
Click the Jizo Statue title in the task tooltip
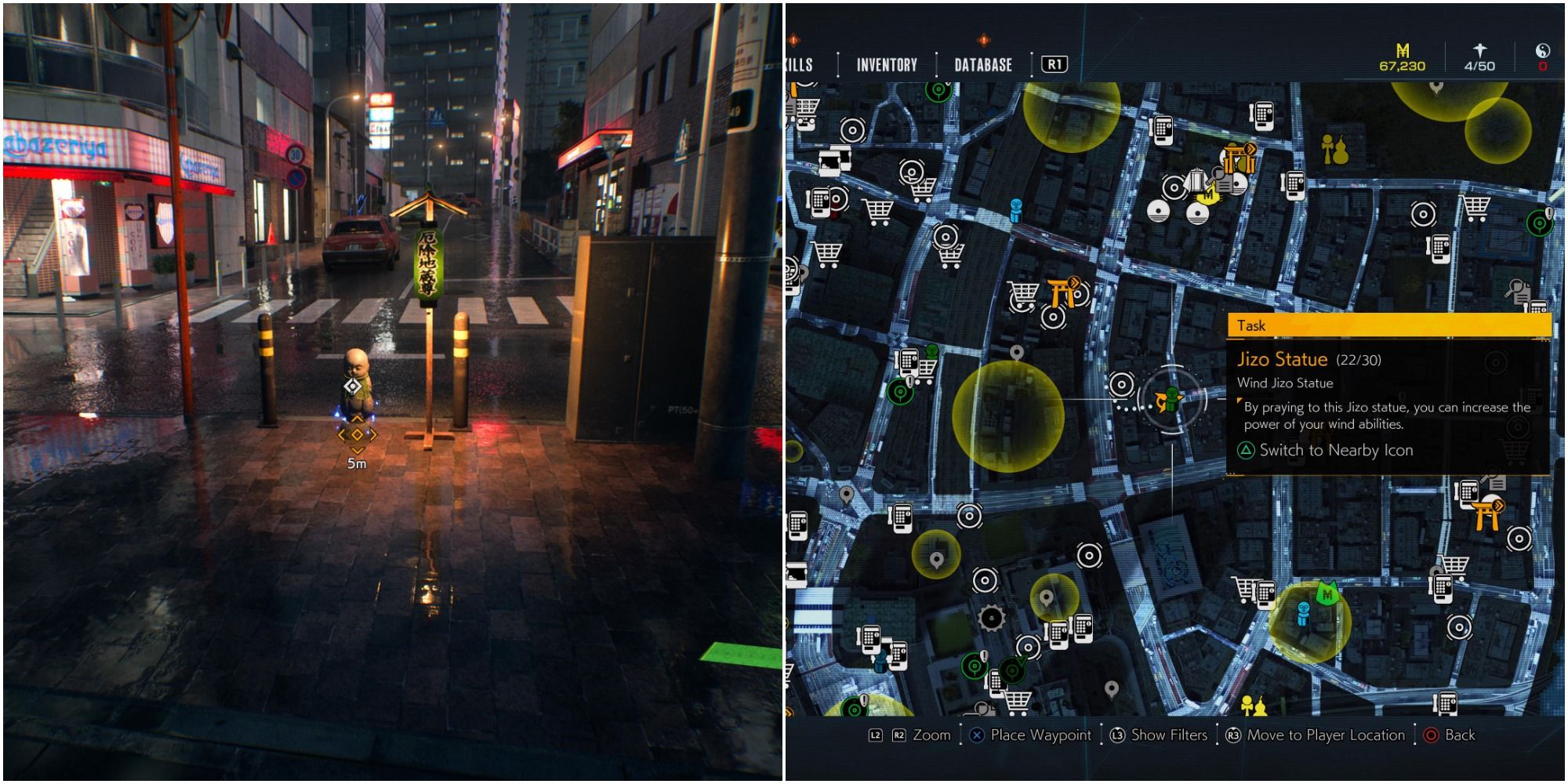[x=1282, y=360]
